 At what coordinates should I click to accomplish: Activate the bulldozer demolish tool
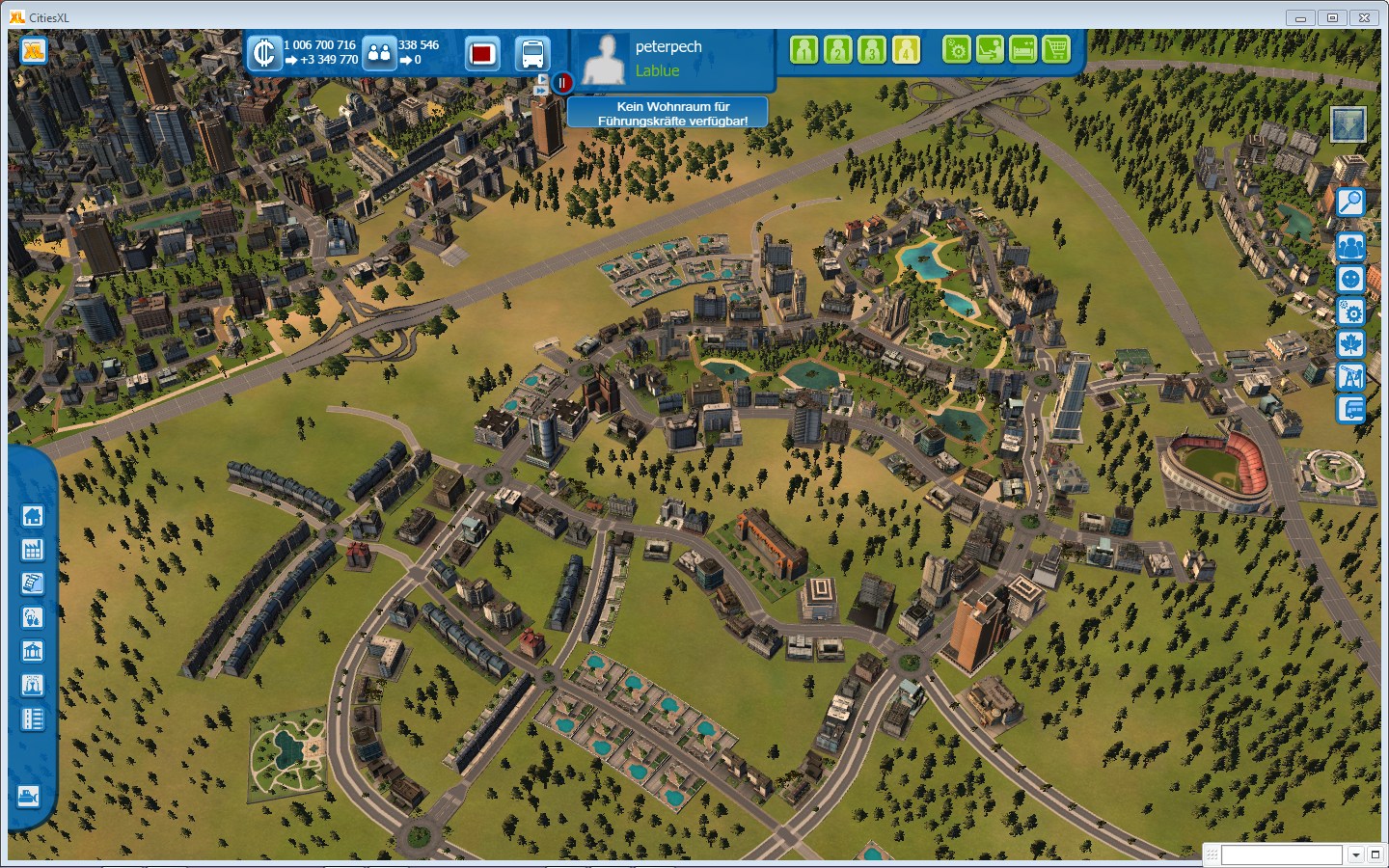coord(29,797)
